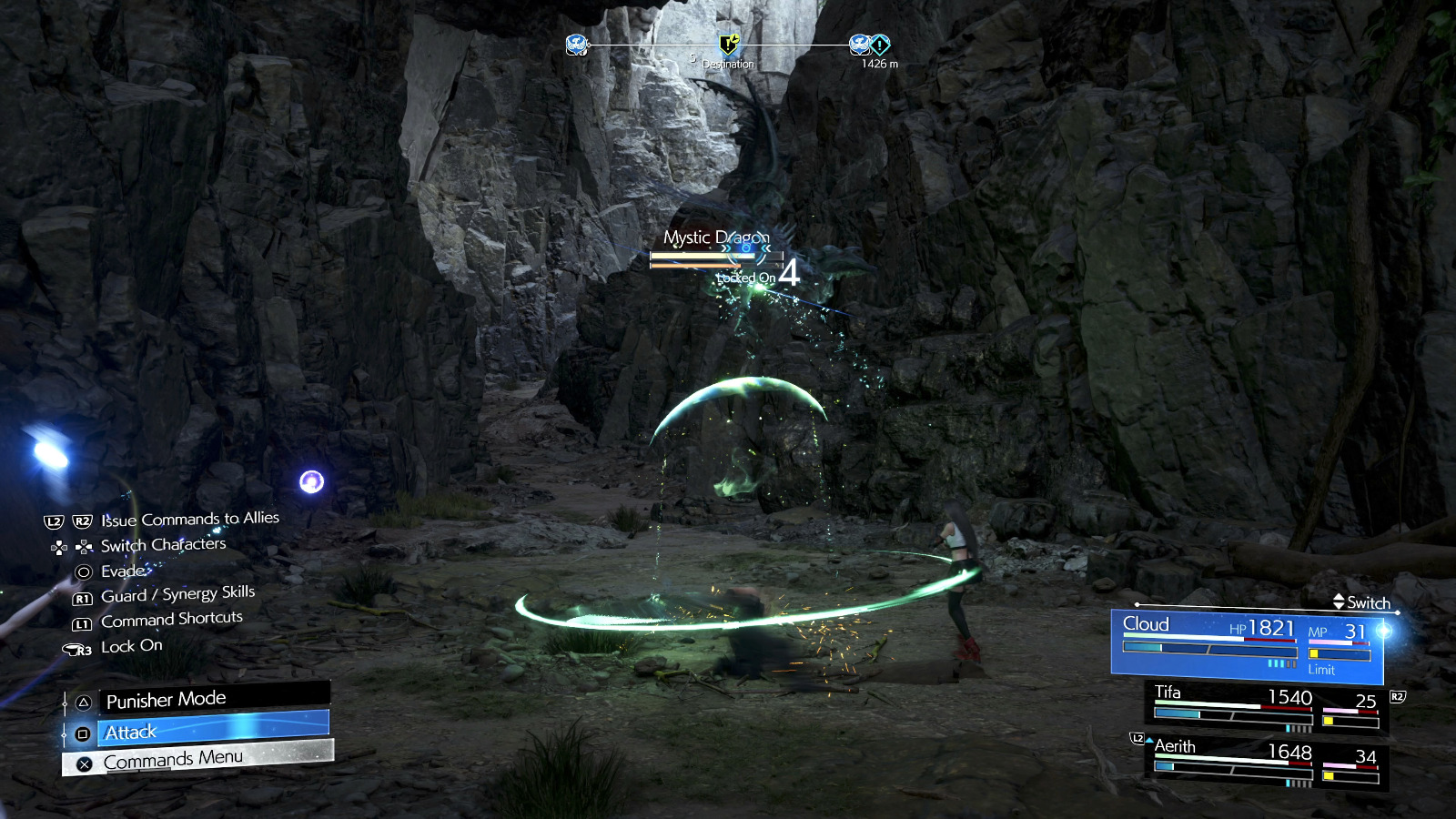This screenshot has height=819, width=1456.
Task: Select Cloud's party status panel
Action: (x=1247, y=645)
